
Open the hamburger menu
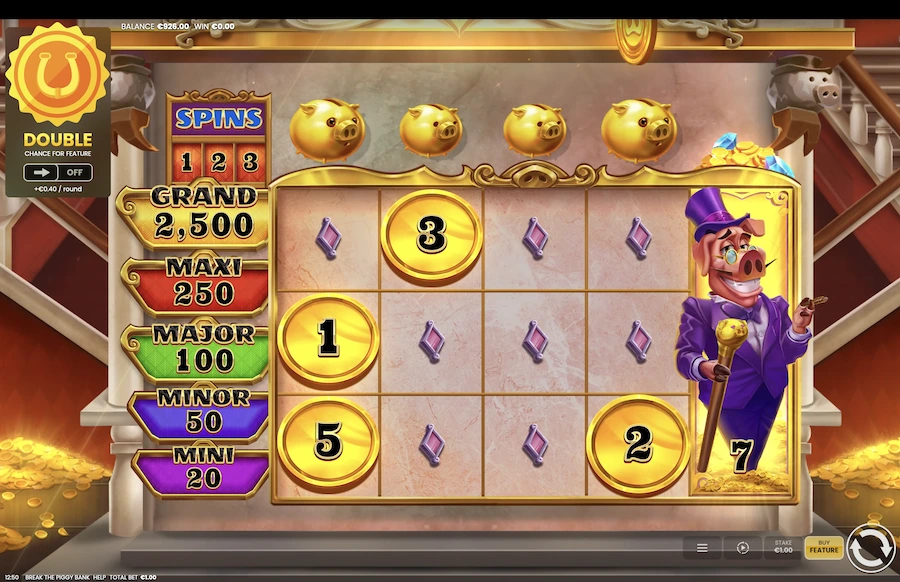703,548
